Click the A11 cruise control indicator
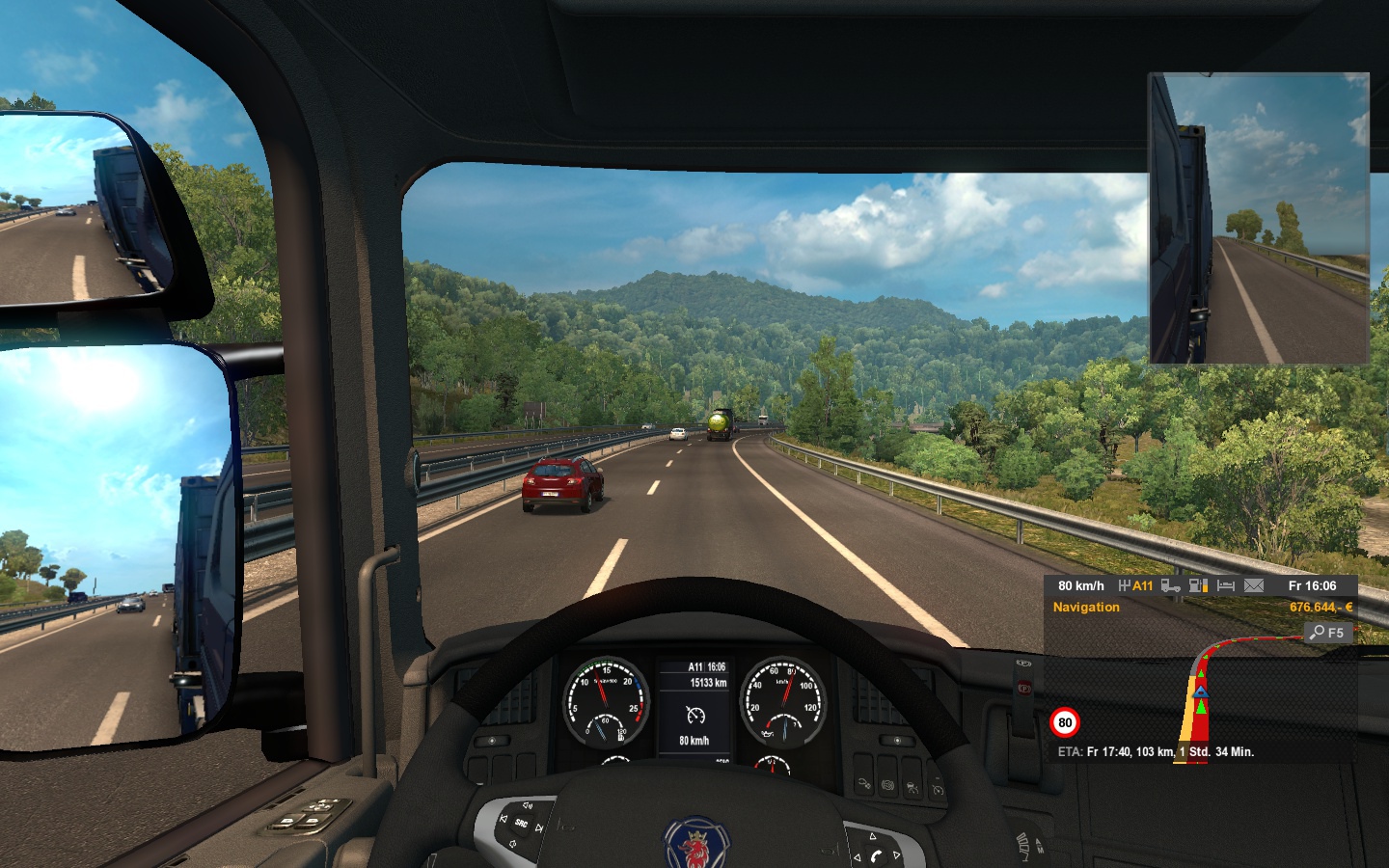Viewport: 1389px width, 868px height. pyautogui.click(x=1135, y=585)
